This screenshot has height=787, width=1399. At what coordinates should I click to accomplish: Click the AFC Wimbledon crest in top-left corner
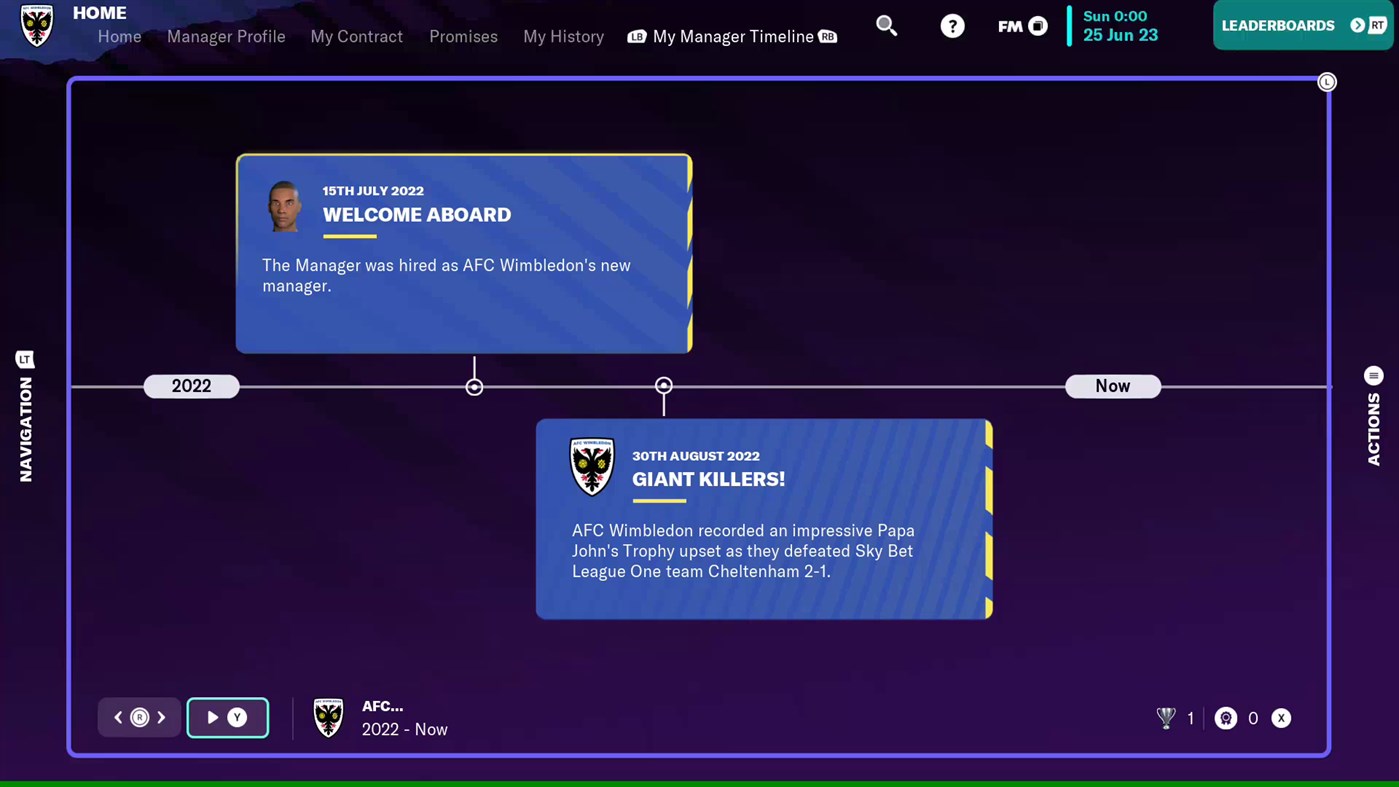click(36, 26)
